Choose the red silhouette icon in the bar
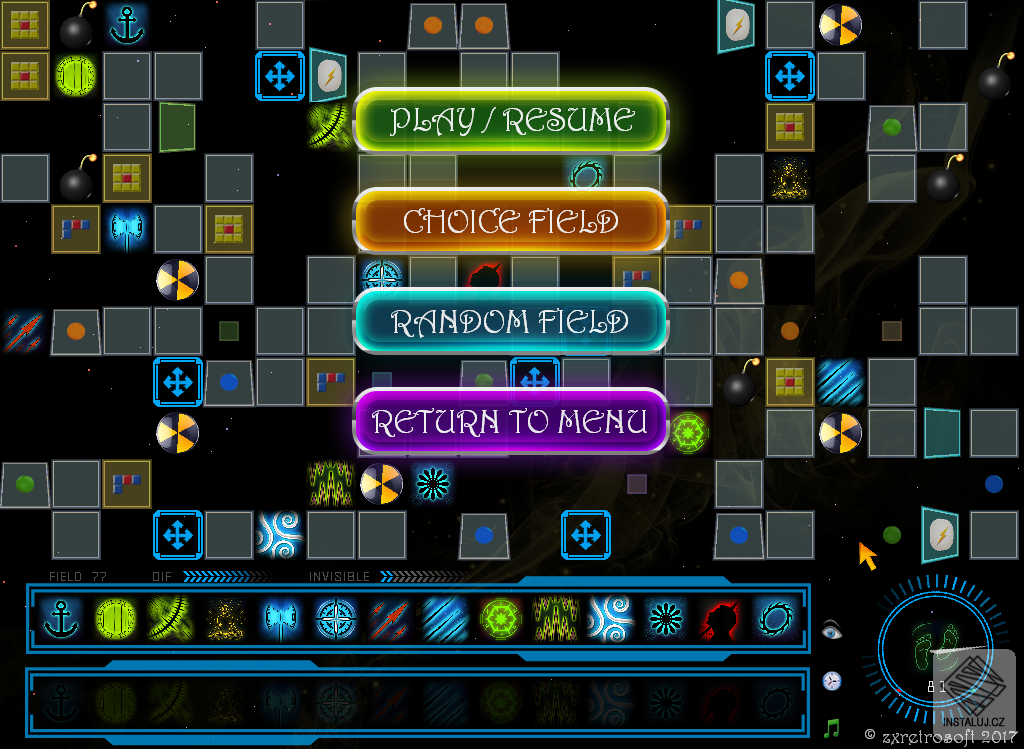1024x749 pixels. coord(718,619)
